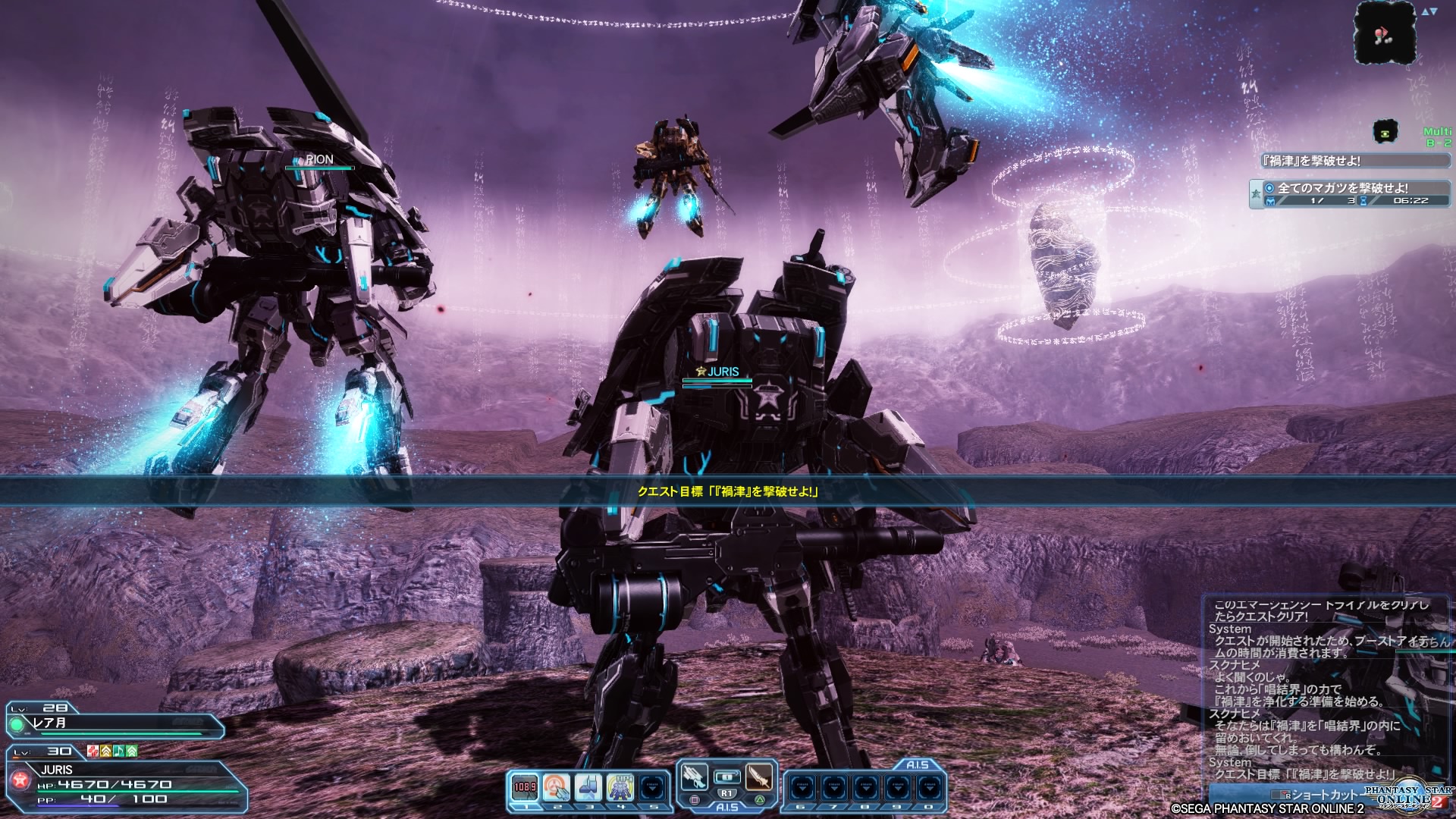Screen dimensions: 1456x819
Task: Select the A.I.S saber blade action
Action: point(759,777)
